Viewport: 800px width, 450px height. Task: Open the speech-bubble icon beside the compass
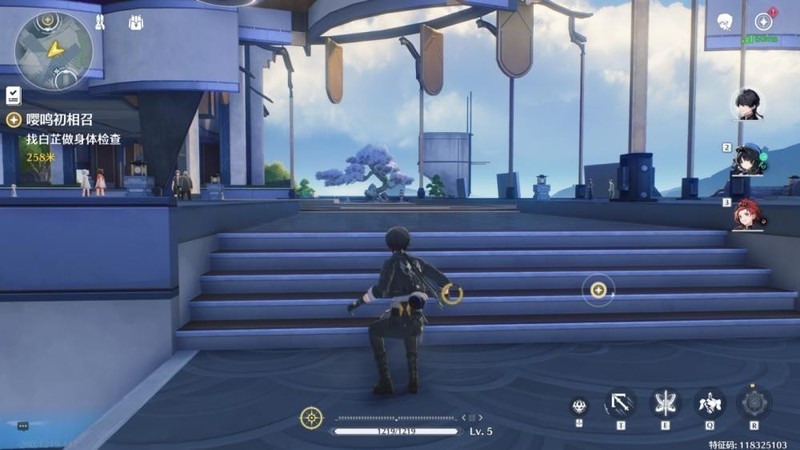pos(725,21)
